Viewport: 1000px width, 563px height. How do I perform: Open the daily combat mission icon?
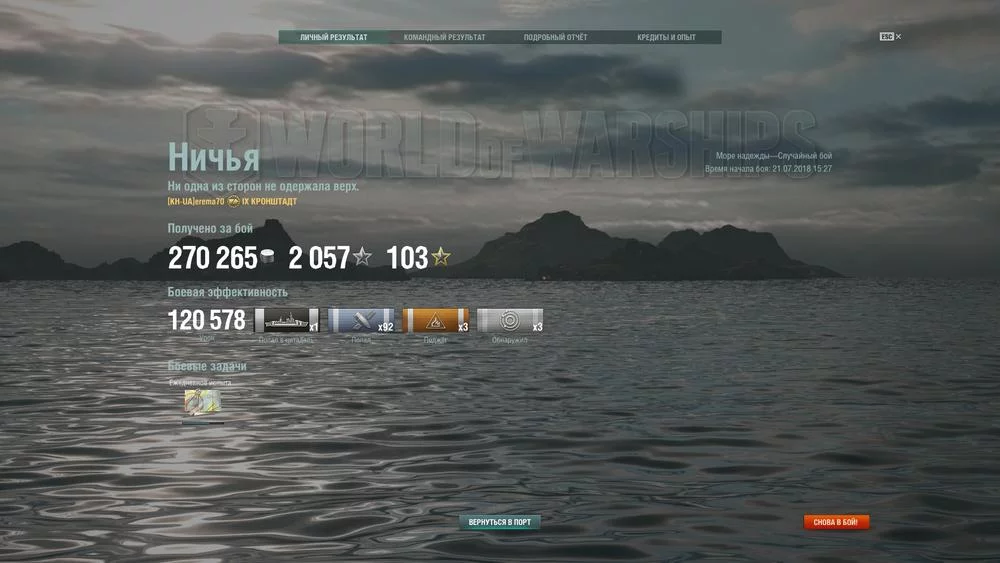(x=202, y=402)
